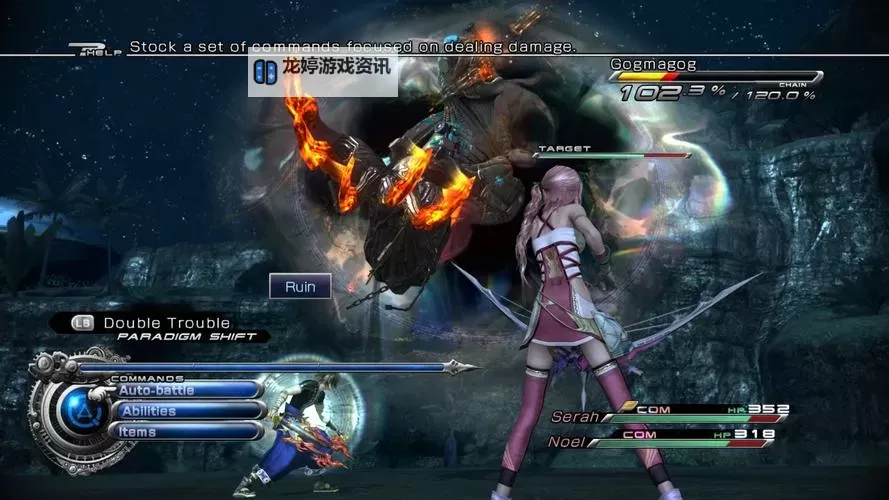Click the Gogmagog enemy name panel

[654, 65]
